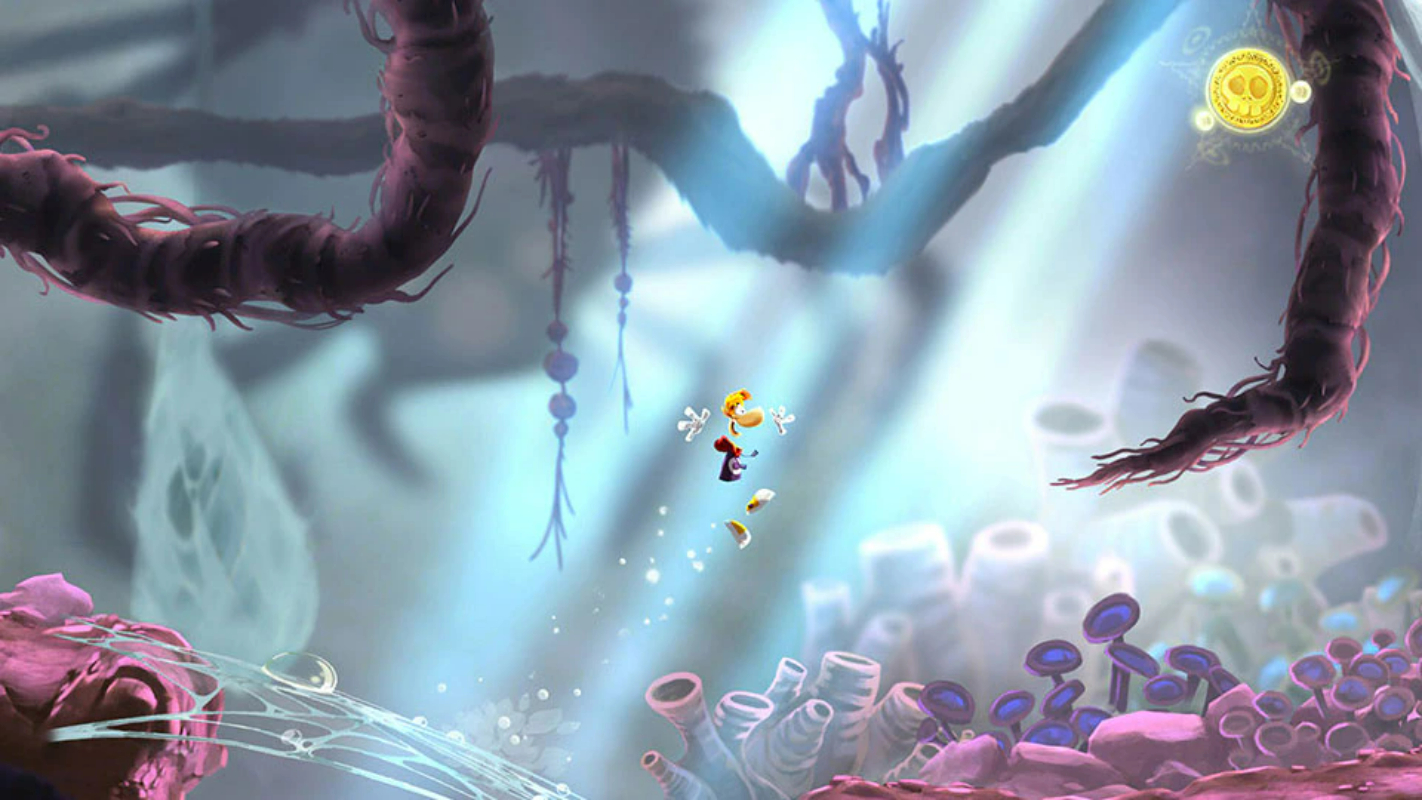1422x800 pixels.
Task: Click Rayman's right detached hand
Action: pos(782,420)
